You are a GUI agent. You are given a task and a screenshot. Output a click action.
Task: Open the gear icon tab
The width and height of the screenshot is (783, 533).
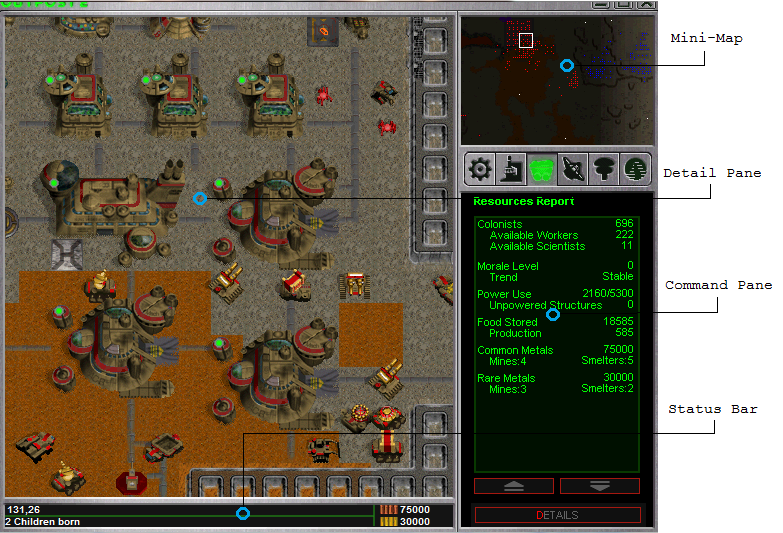click(x=480, y=169)
